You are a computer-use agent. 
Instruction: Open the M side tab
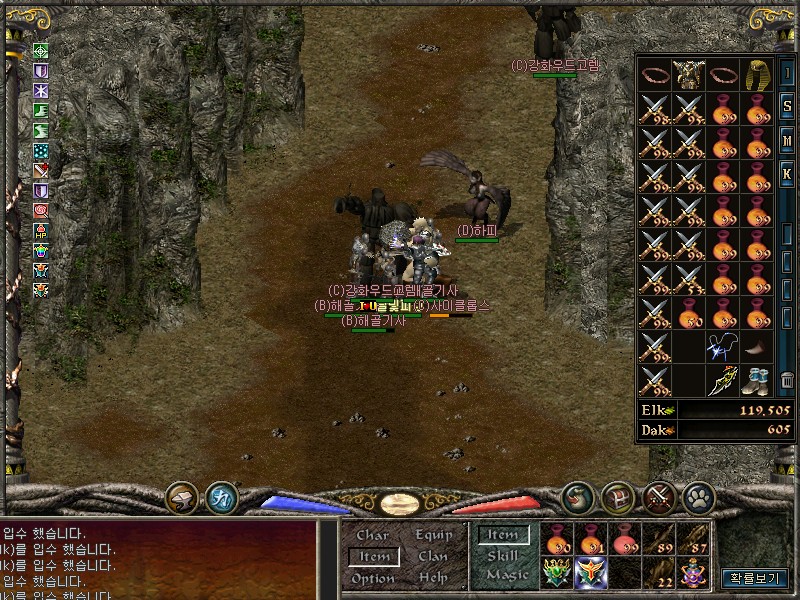point(787,141)
